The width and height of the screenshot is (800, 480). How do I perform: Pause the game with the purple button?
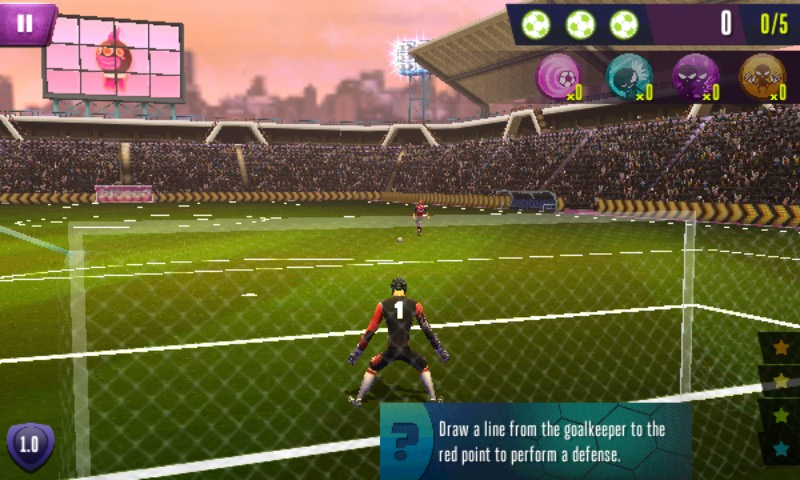26,22
